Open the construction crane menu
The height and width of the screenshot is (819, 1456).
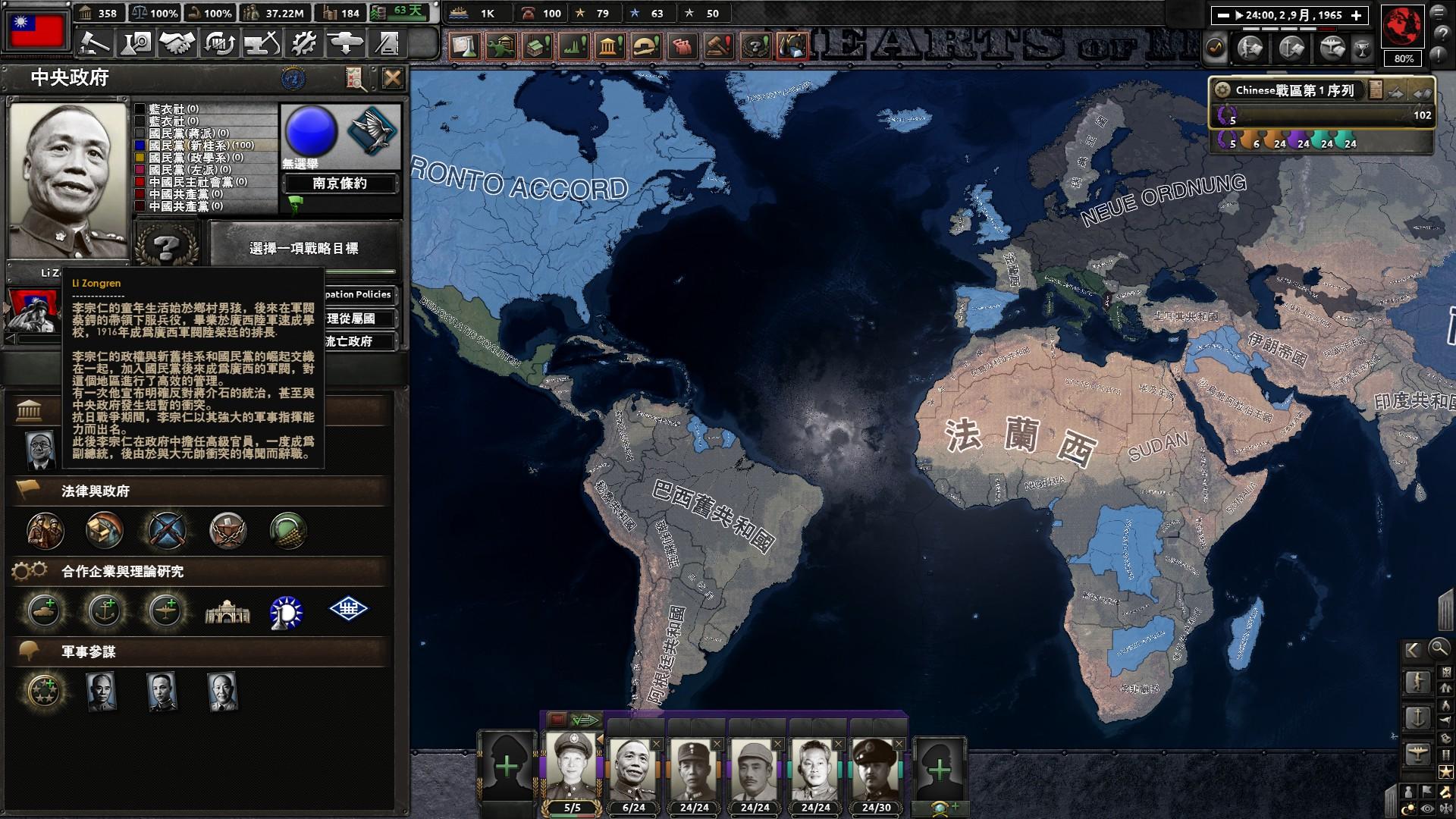(x=262, y=43)
